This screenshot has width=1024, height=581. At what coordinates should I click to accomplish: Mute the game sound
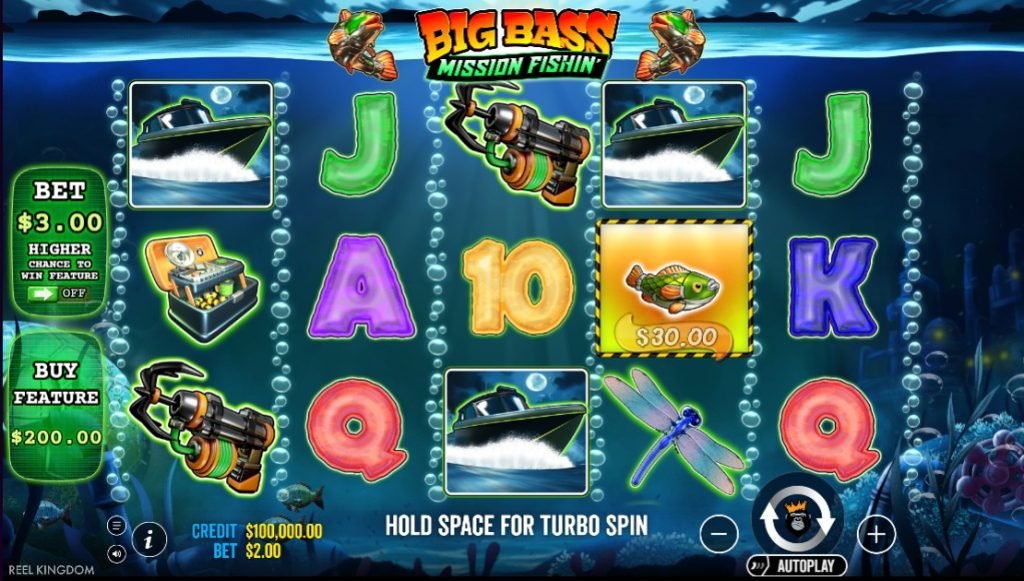117,551
